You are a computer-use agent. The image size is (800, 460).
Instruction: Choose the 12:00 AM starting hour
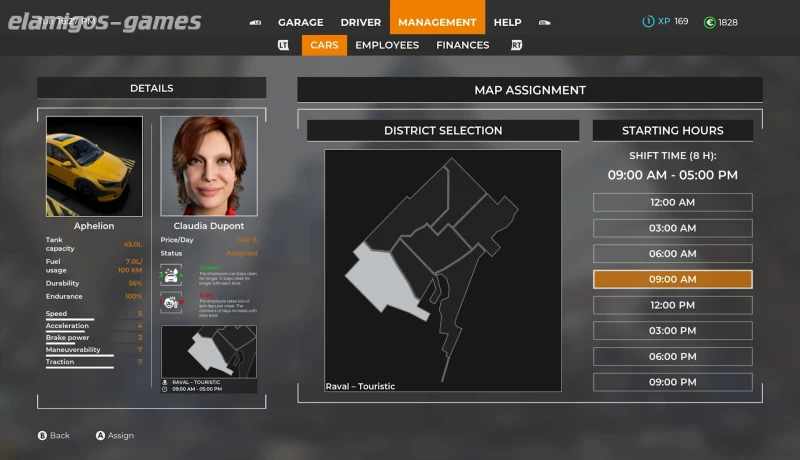tap(672, 202)
